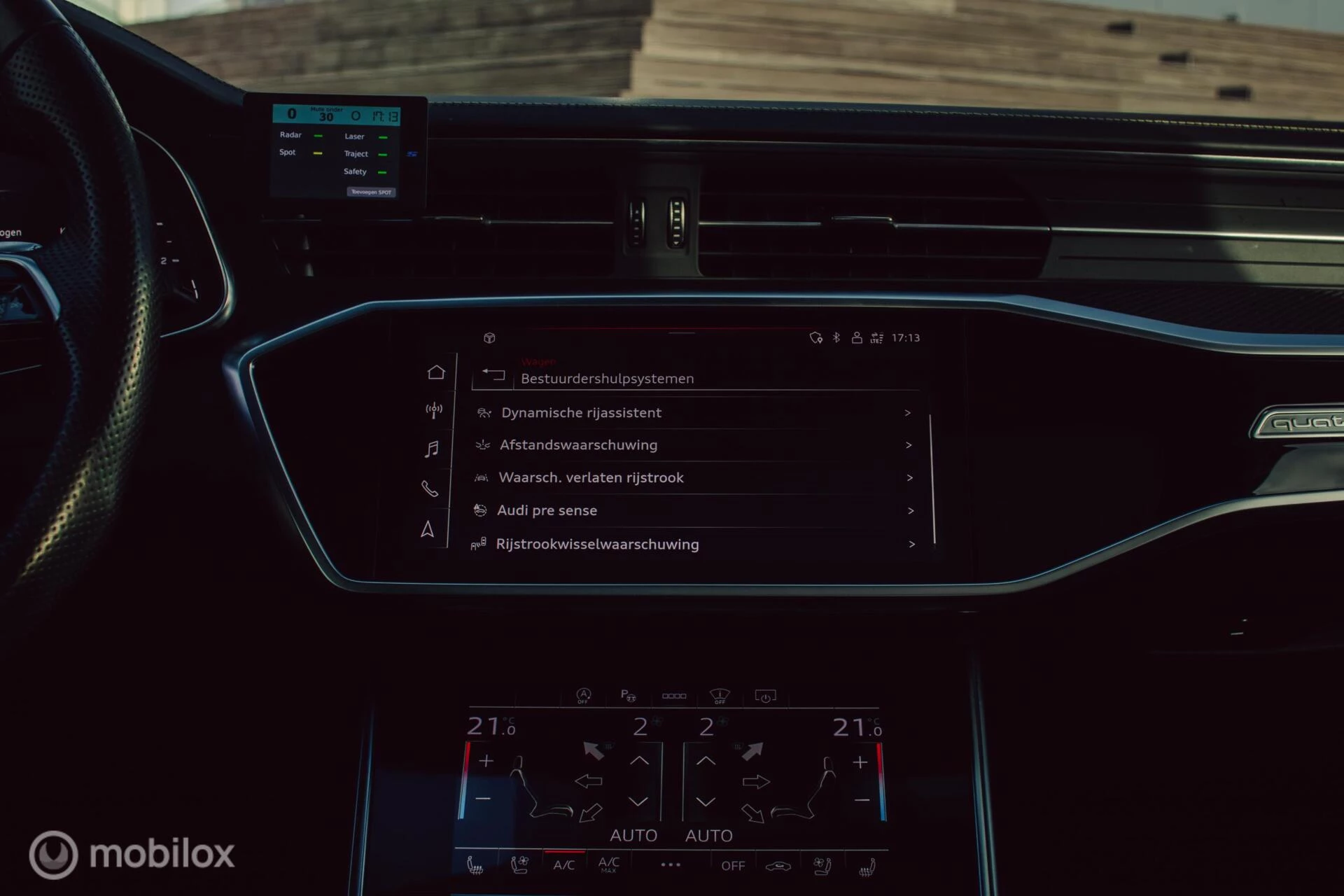Open the phone handset icon

tap(430, 489)
